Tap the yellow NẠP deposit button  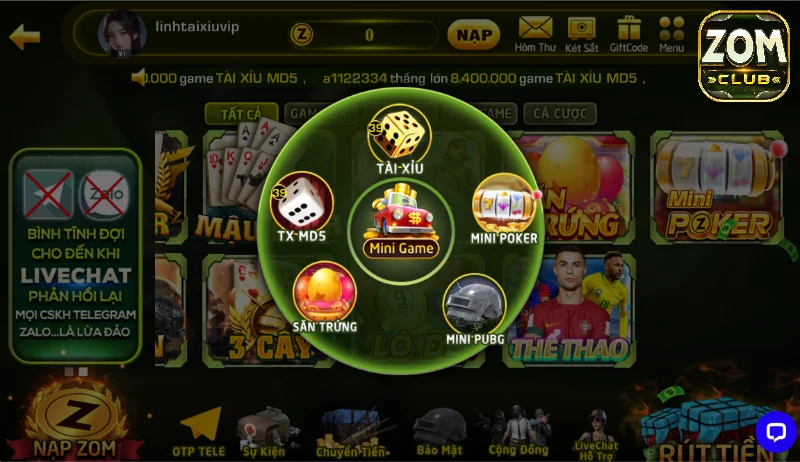tap(473, 35)
